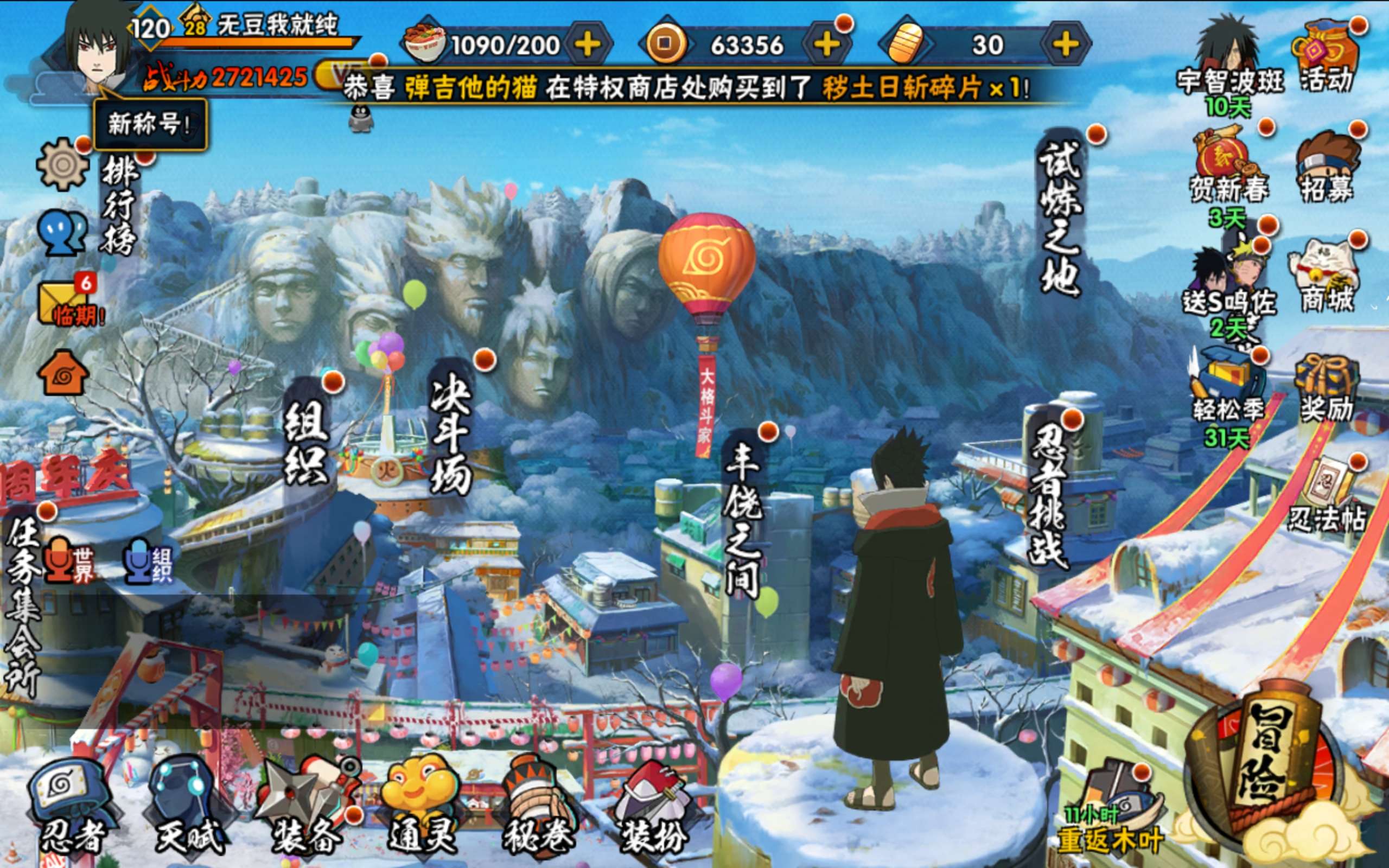The width and height of the screenshot is (1389, 868).
Task: Enter the 忍者挑战 ninja challenge
Action: 1049,494
